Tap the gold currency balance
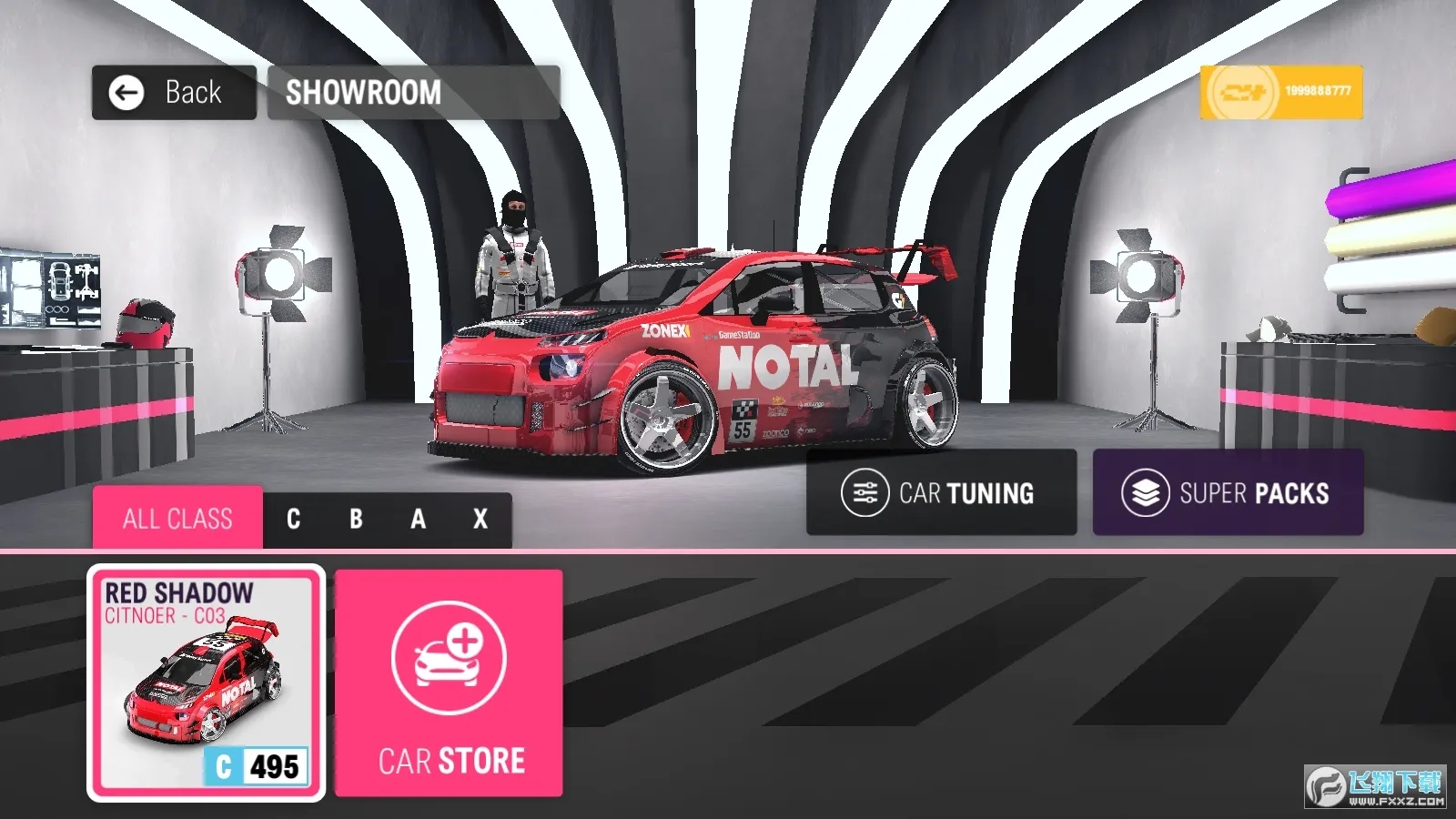The width and height of the screenshot is (1456, 819). (1280, 92)
